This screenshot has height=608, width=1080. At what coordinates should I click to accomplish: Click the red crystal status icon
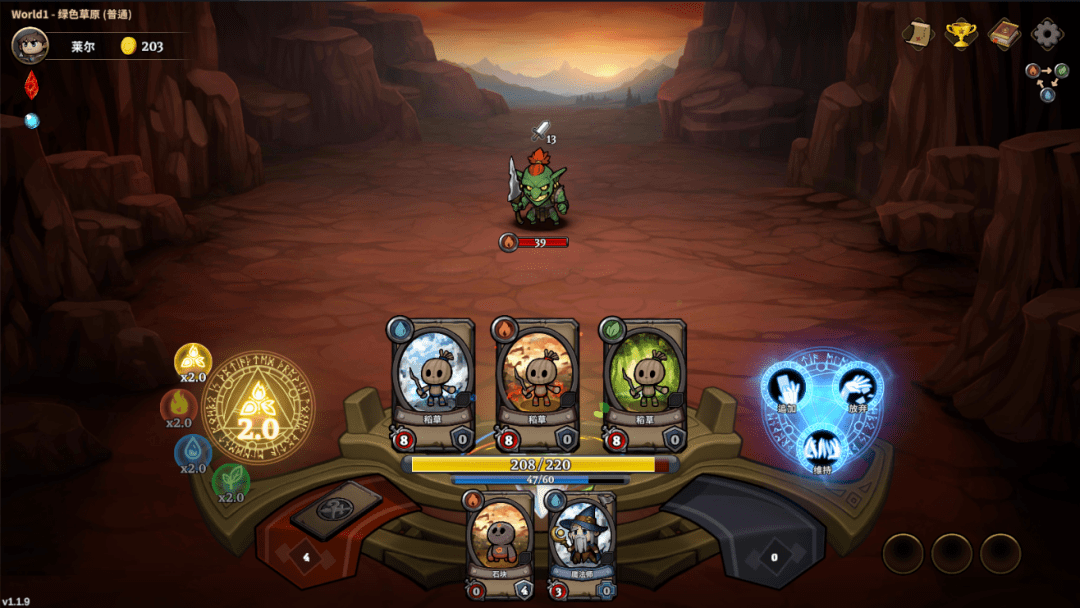(31, 85)
